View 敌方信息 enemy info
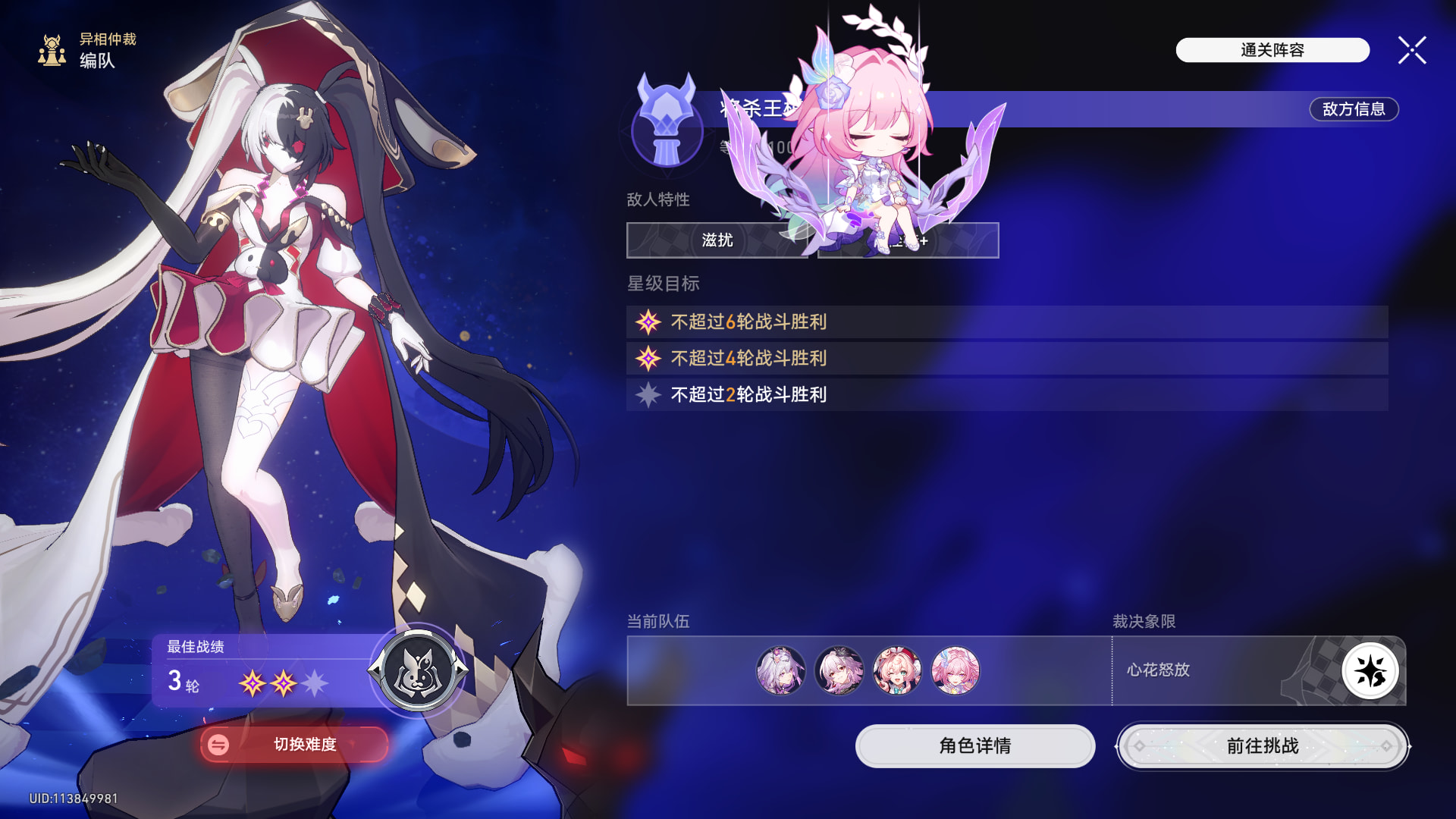Viewport: 1456px width, 819px height. (1354, 109)
